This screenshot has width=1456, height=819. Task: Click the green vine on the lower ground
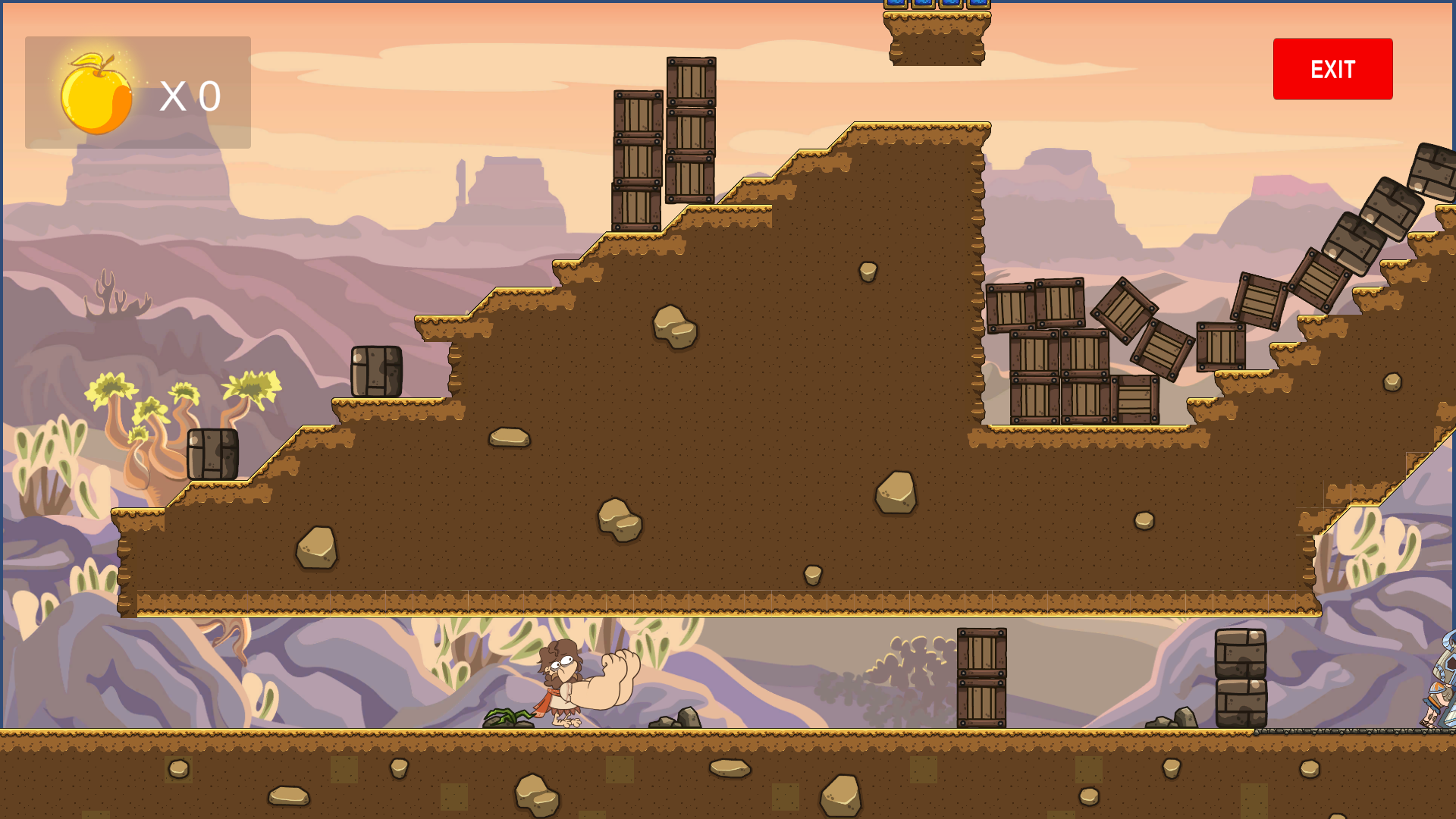coord(510,716)
